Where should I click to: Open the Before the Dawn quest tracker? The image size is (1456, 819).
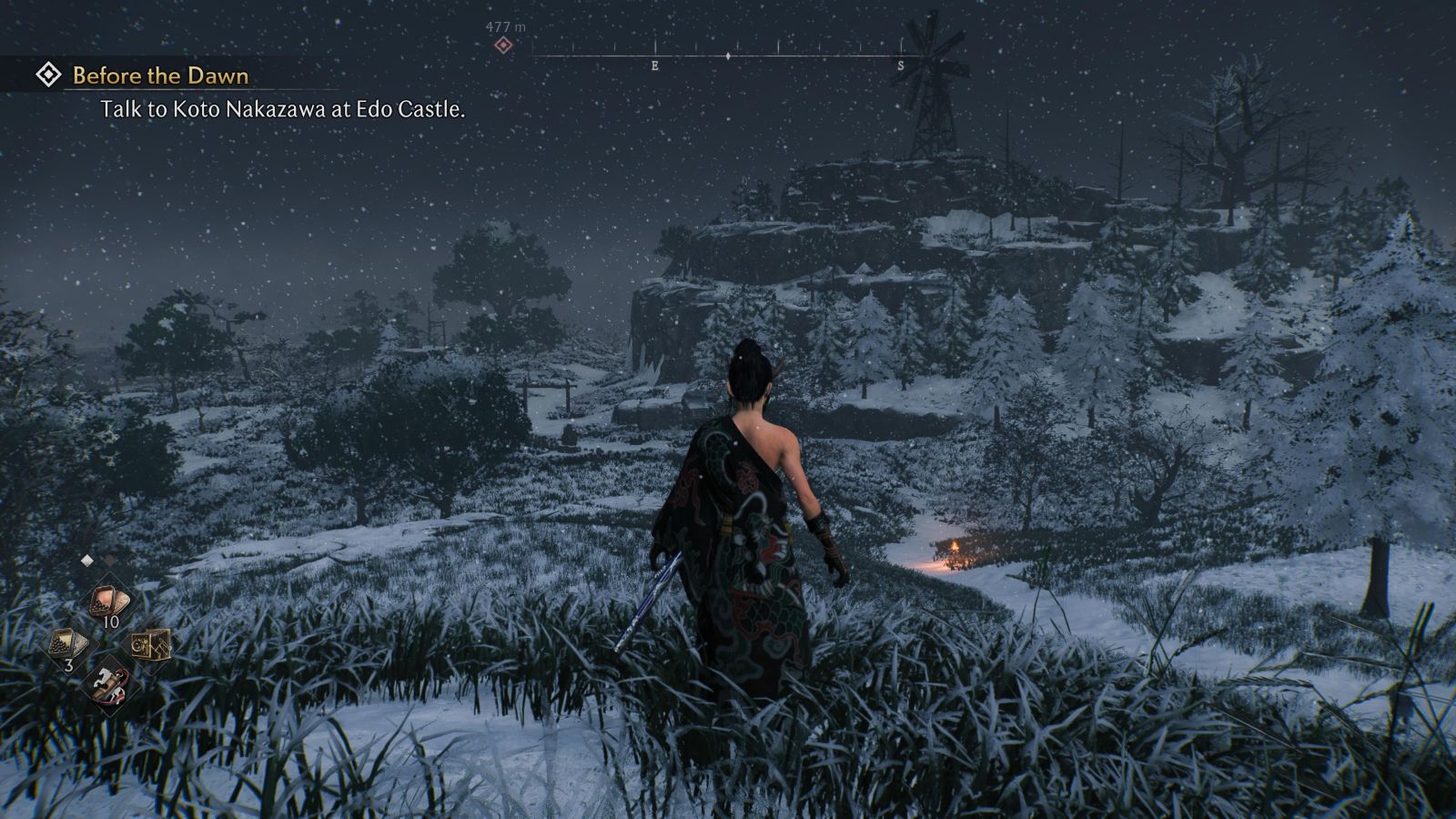click(x=159, y=76)
